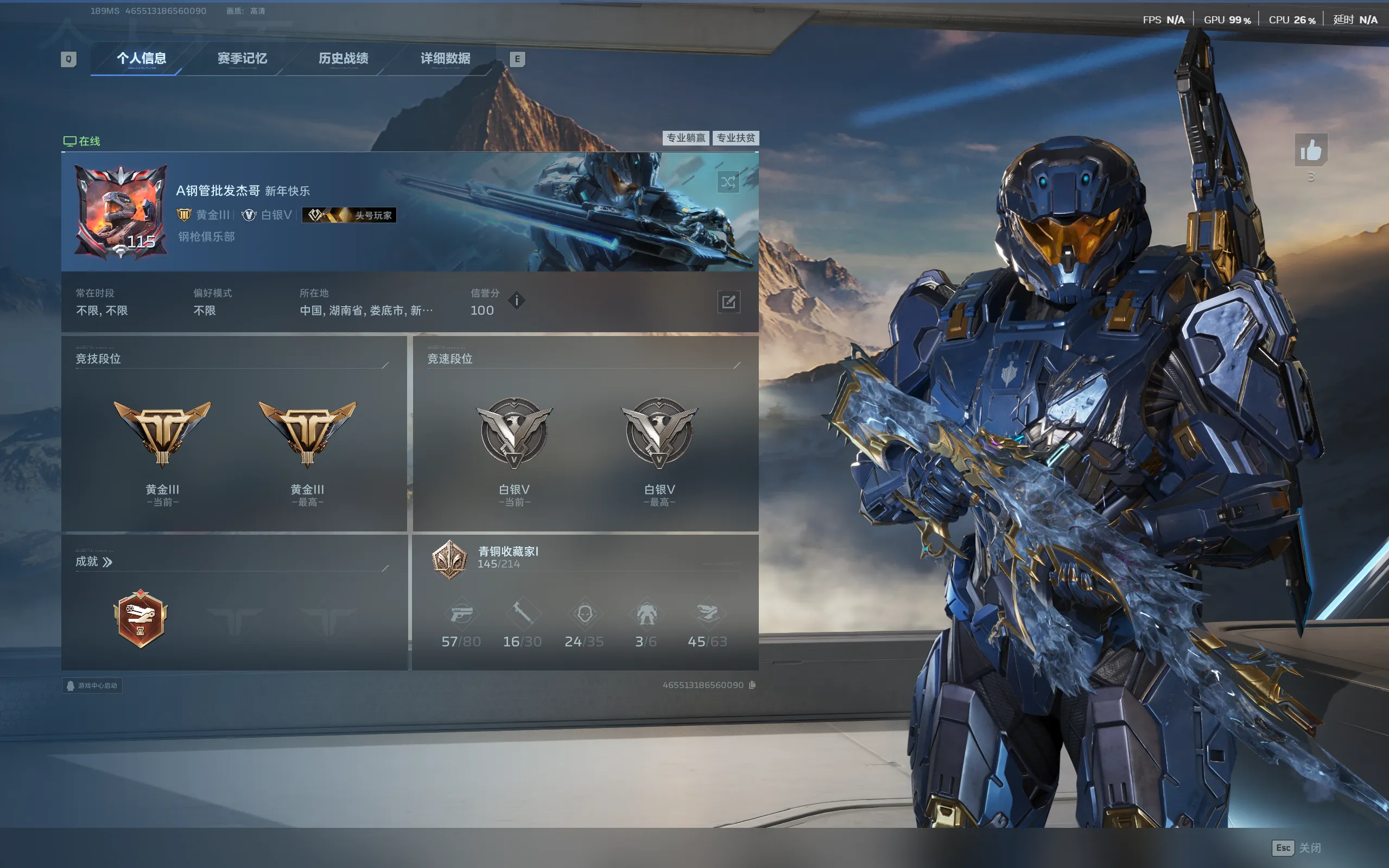Open the 青铜收藏家I collection badge

449,559
